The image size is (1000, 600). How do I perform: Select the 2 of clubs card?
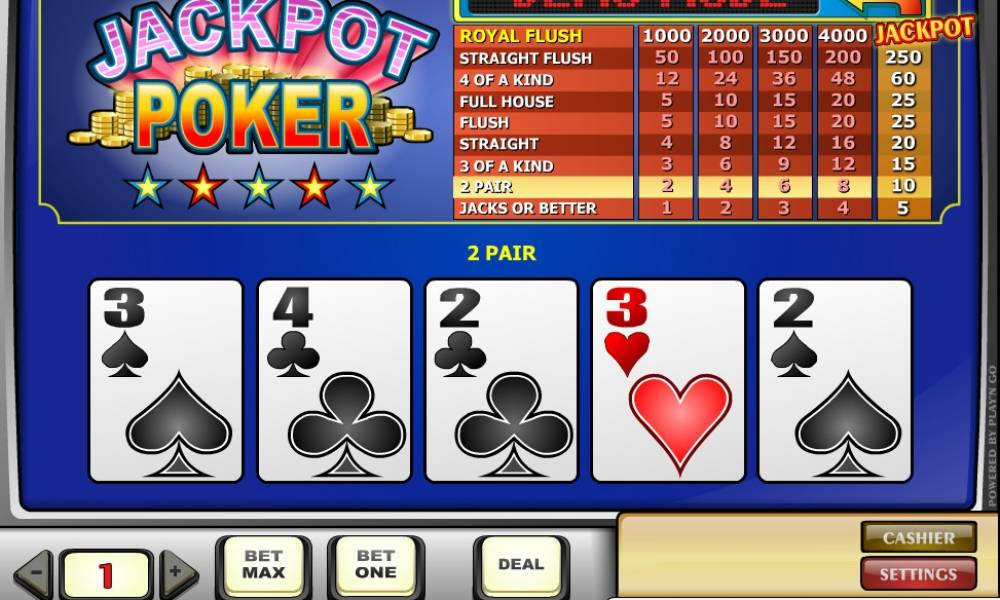(x=501, y=380)
